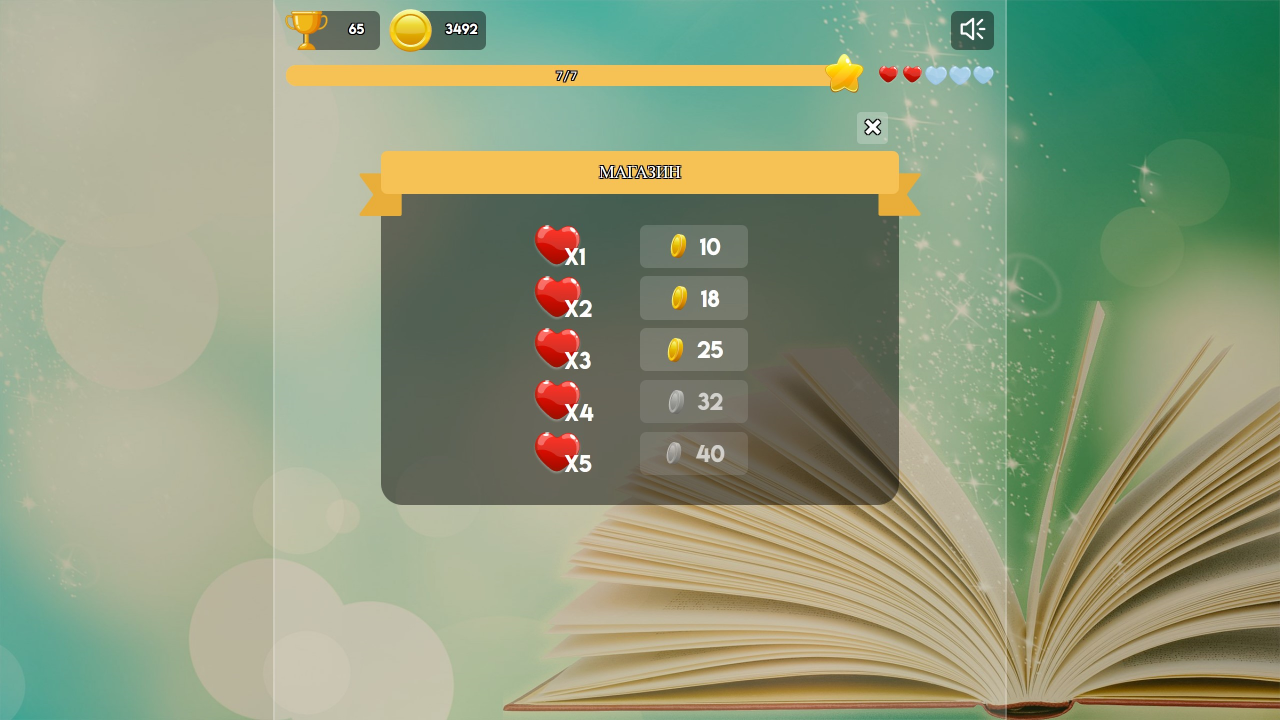Click the greyed 40-coin purchase option
Image resolution: width=1280 pixels, height=720 pixels.
click(693, 453)
